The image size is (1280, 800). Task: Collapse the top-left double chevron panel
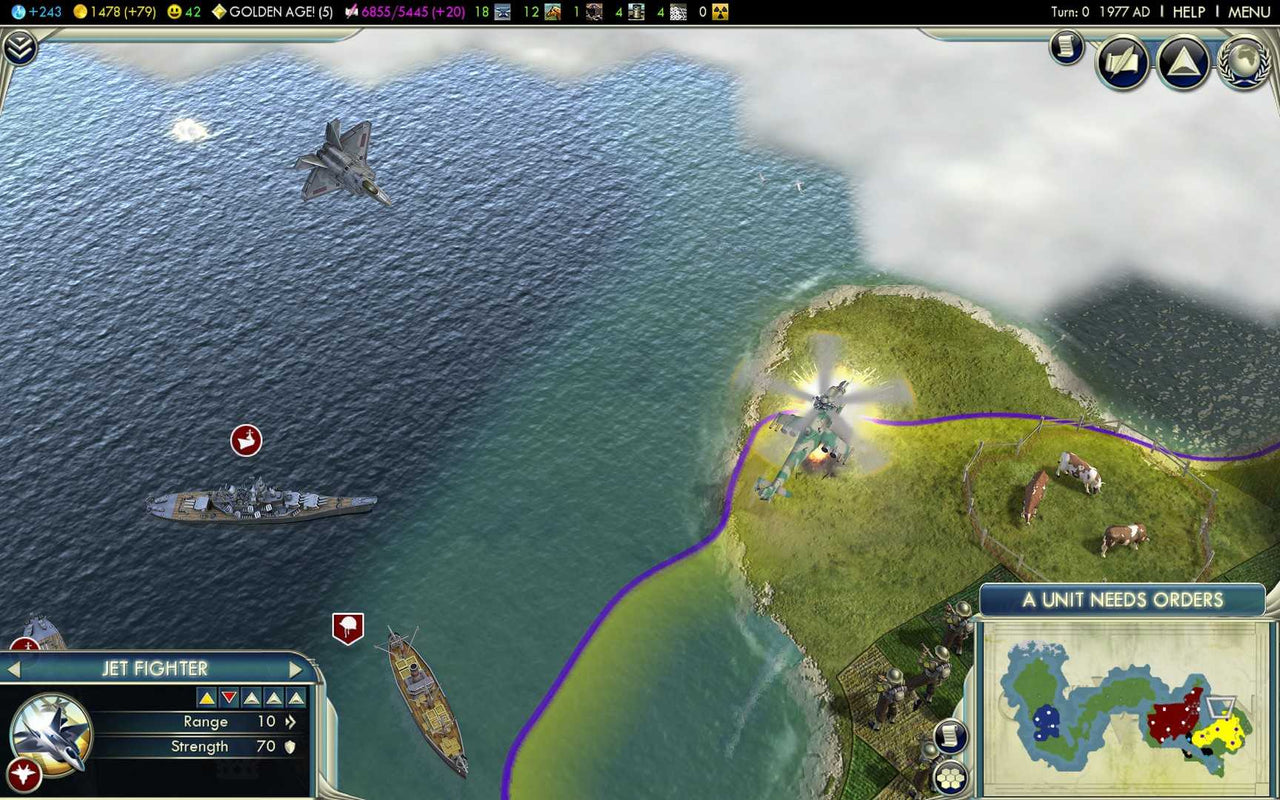(x=19, y=45)
